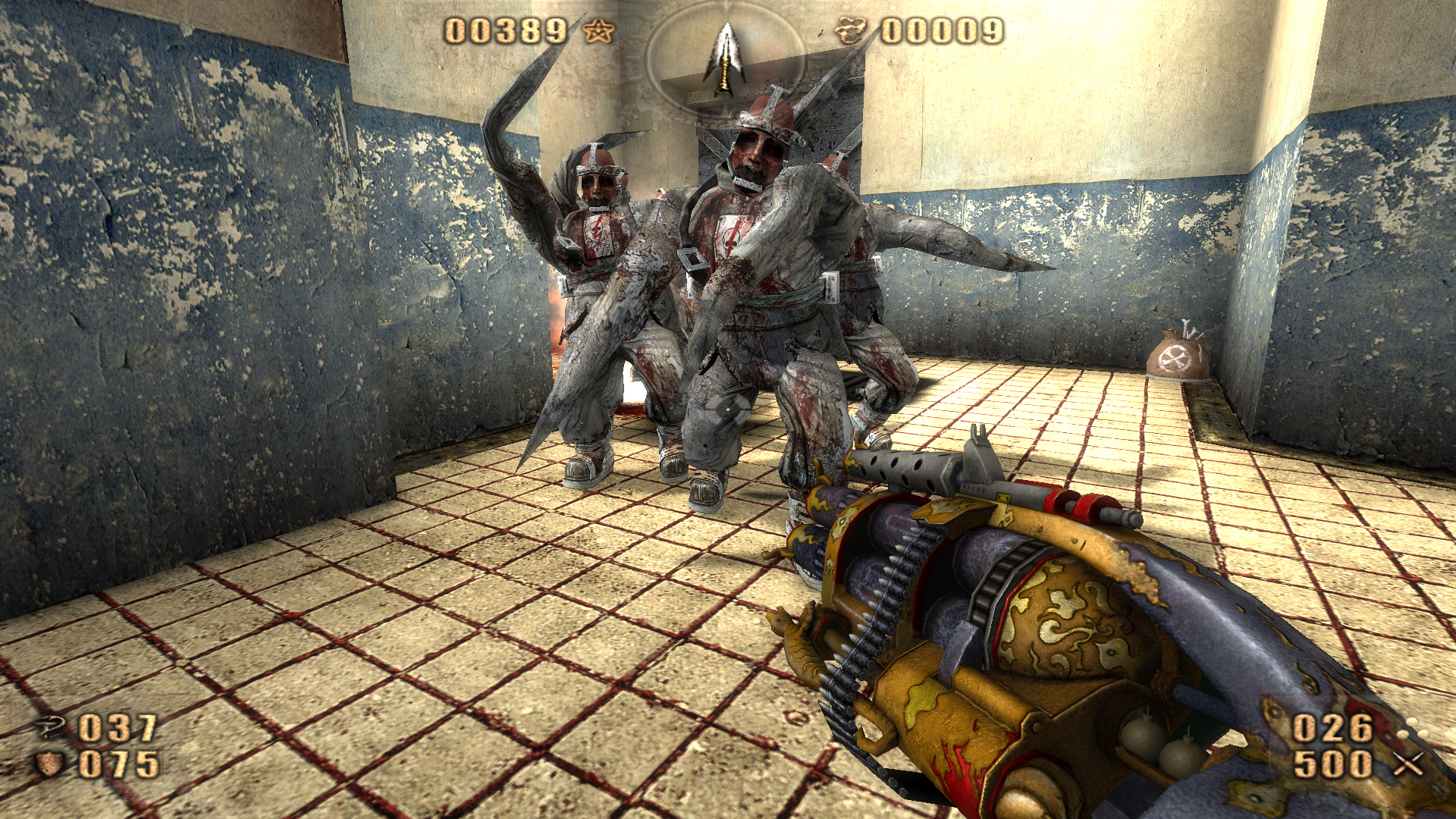Select the demon head beside souls 00009
Screen dimensions: 1456x819
852,30
